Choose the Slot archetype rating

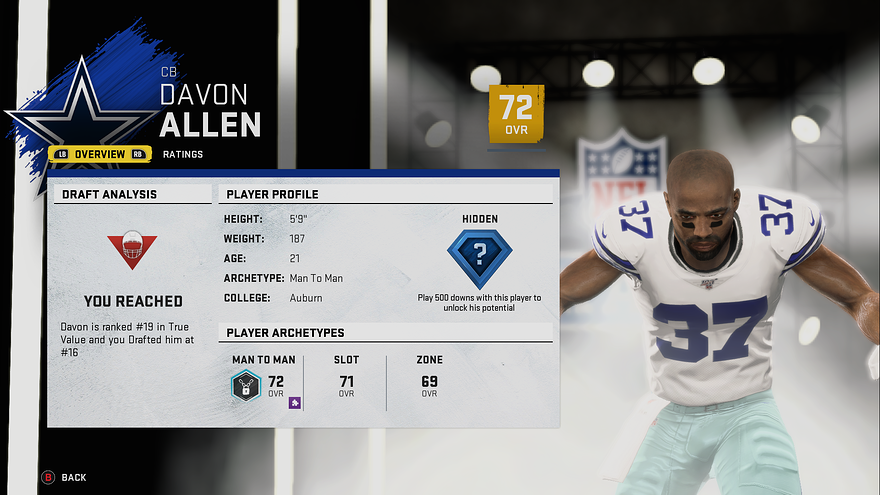[346, 381]
